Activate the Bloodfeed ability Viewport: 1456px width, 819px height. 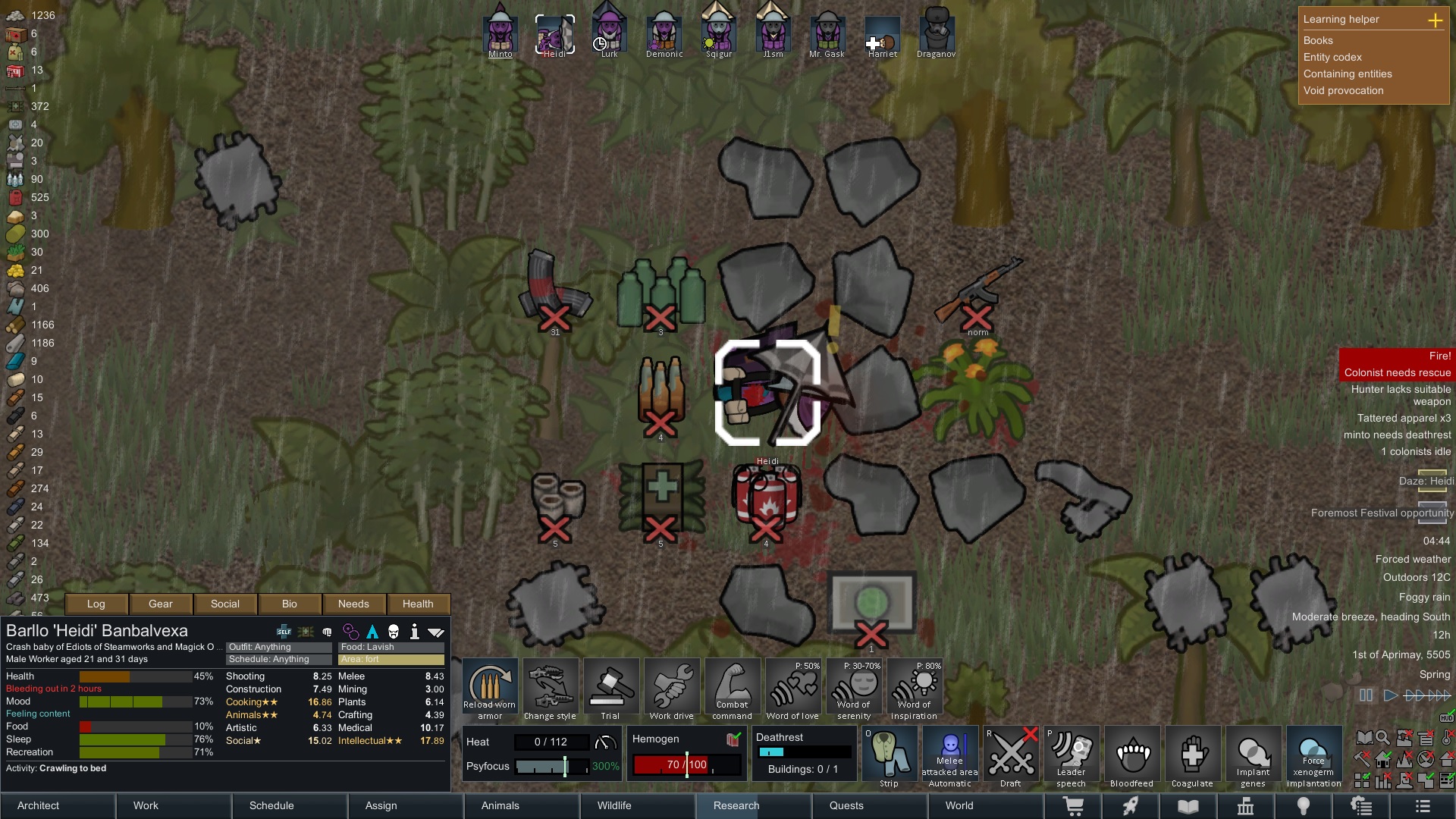pos(1131,756)
